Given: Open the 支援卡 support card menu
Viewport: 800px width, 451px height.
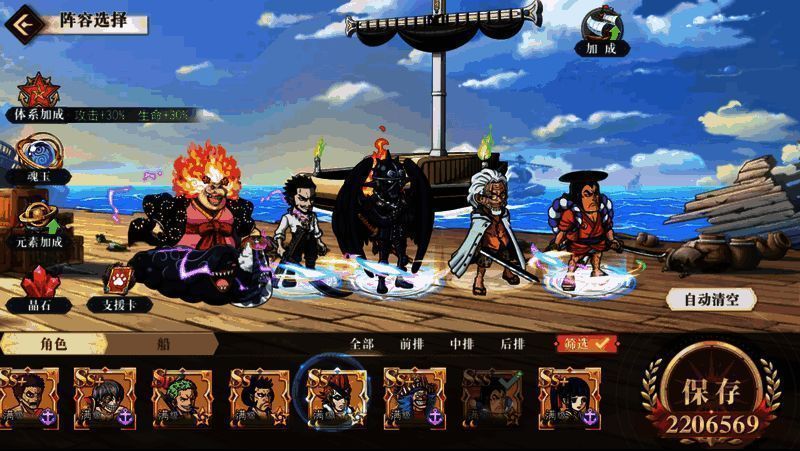Looking at the screenshot, I should click(110, 286).
